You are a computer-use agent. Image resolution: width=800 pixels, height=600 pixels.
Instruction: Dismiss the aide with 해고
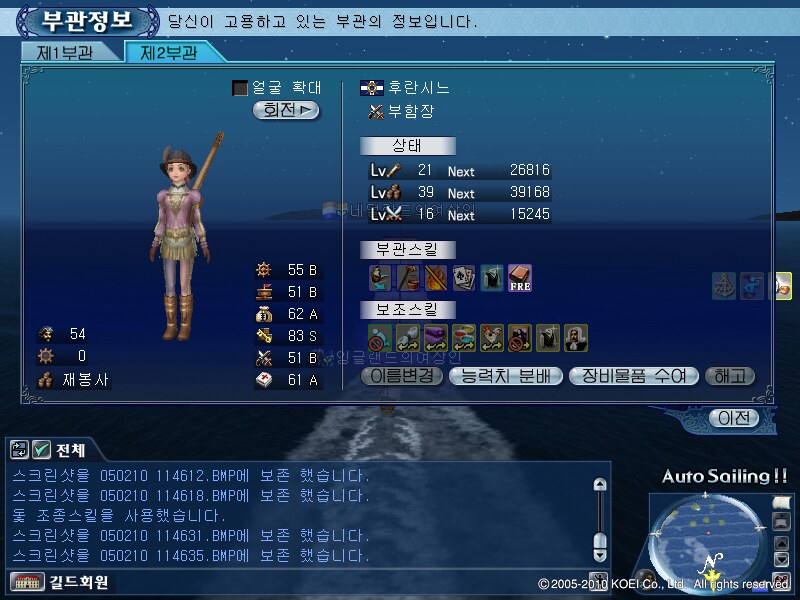pyautogui.click(x=730, y=376)
